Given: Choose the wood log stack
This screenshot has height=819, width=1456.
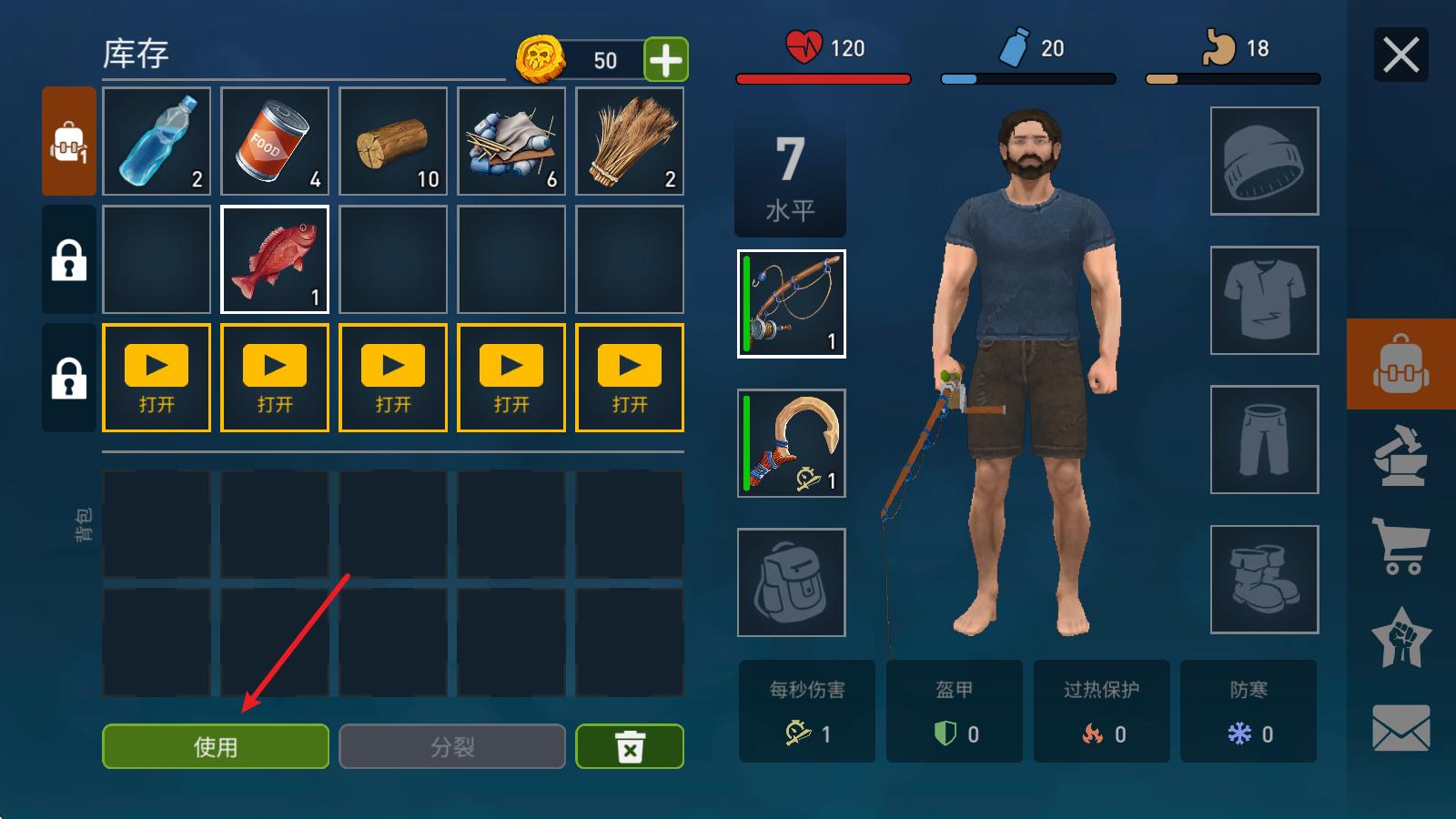Looking at the screenshot, I should [x=393, y=141].
